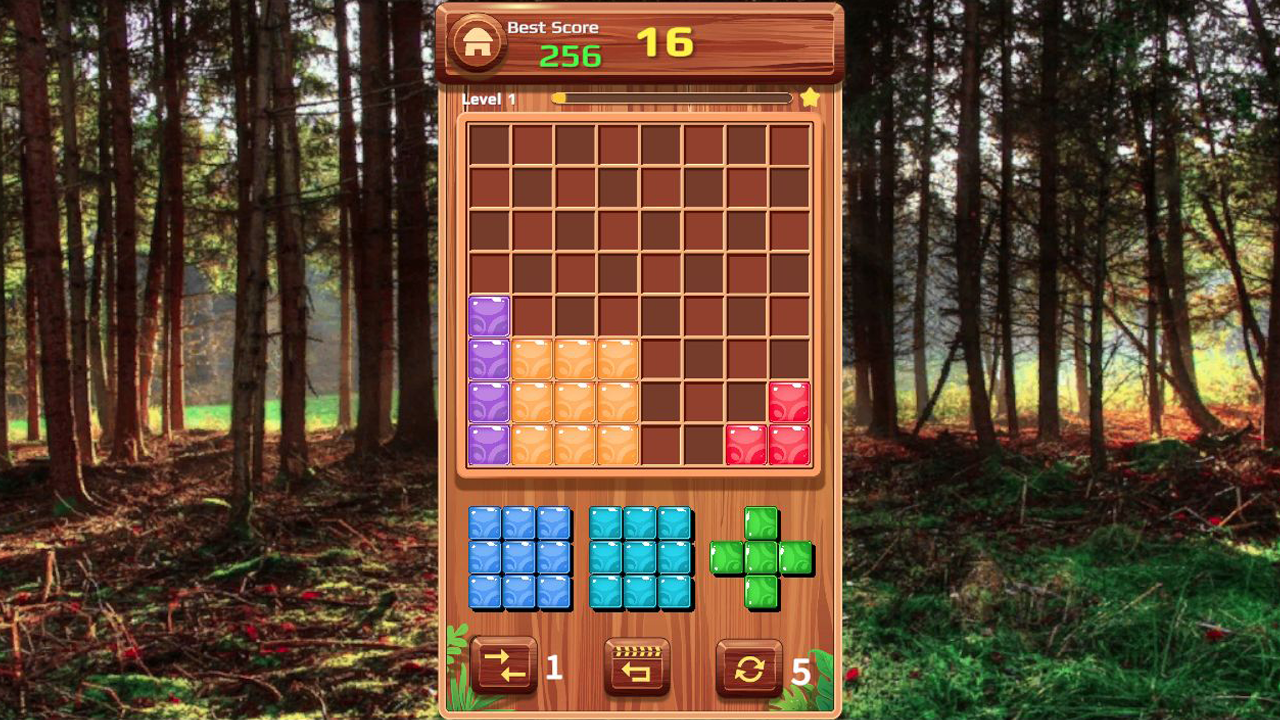Click the Best Score label
Image resolution: width=1280 pixels, height=720 pixels.
[556, 27]
